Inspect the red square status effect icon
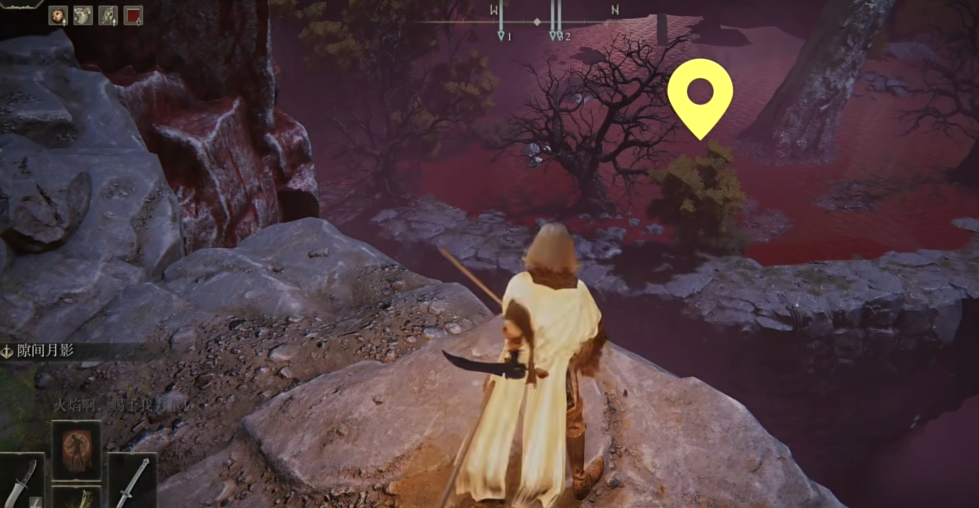The height and width of the screenshot is (508, 979). (133, 15)
